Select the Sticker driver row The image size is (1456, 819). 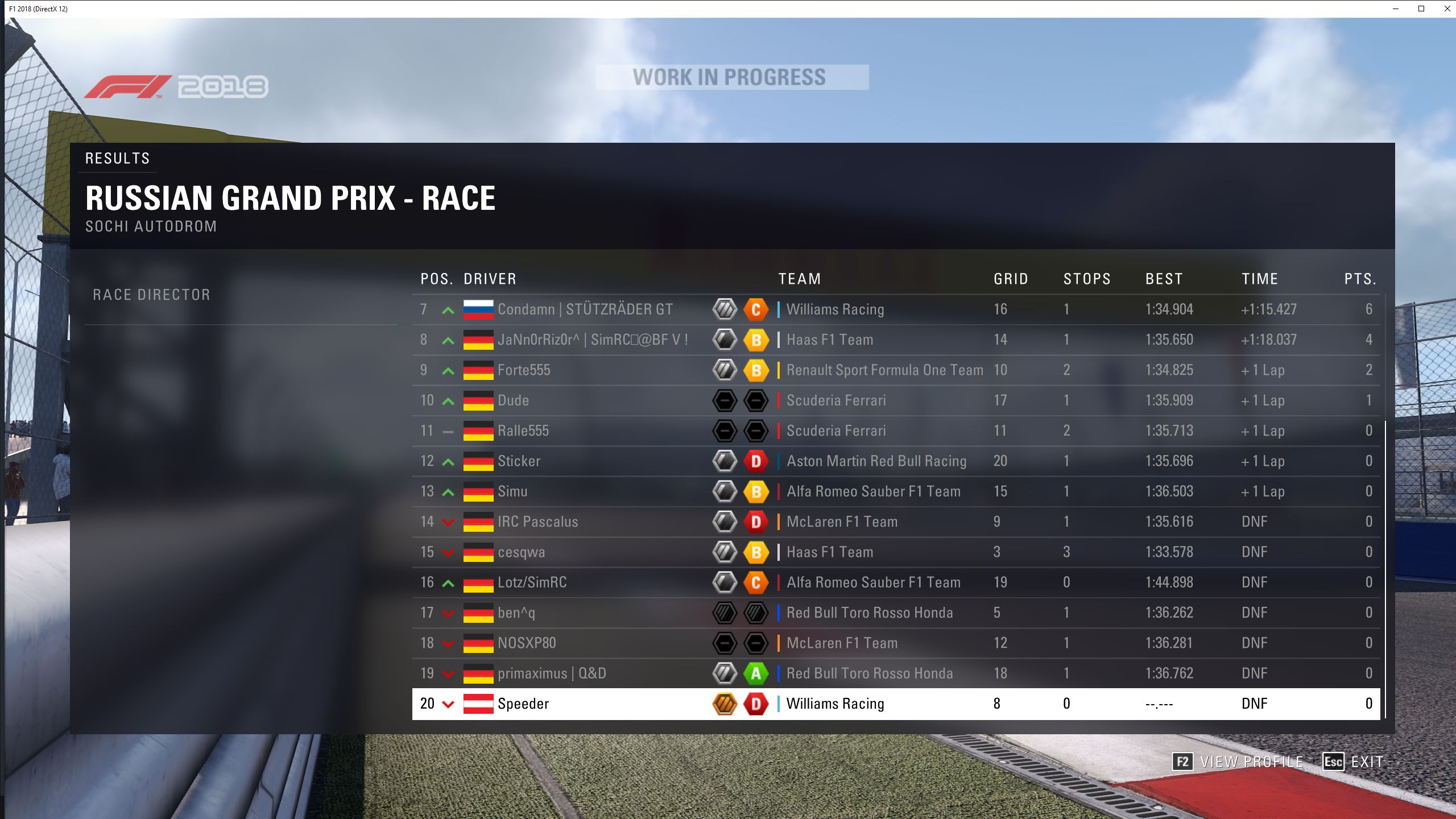tap(519, 461)
